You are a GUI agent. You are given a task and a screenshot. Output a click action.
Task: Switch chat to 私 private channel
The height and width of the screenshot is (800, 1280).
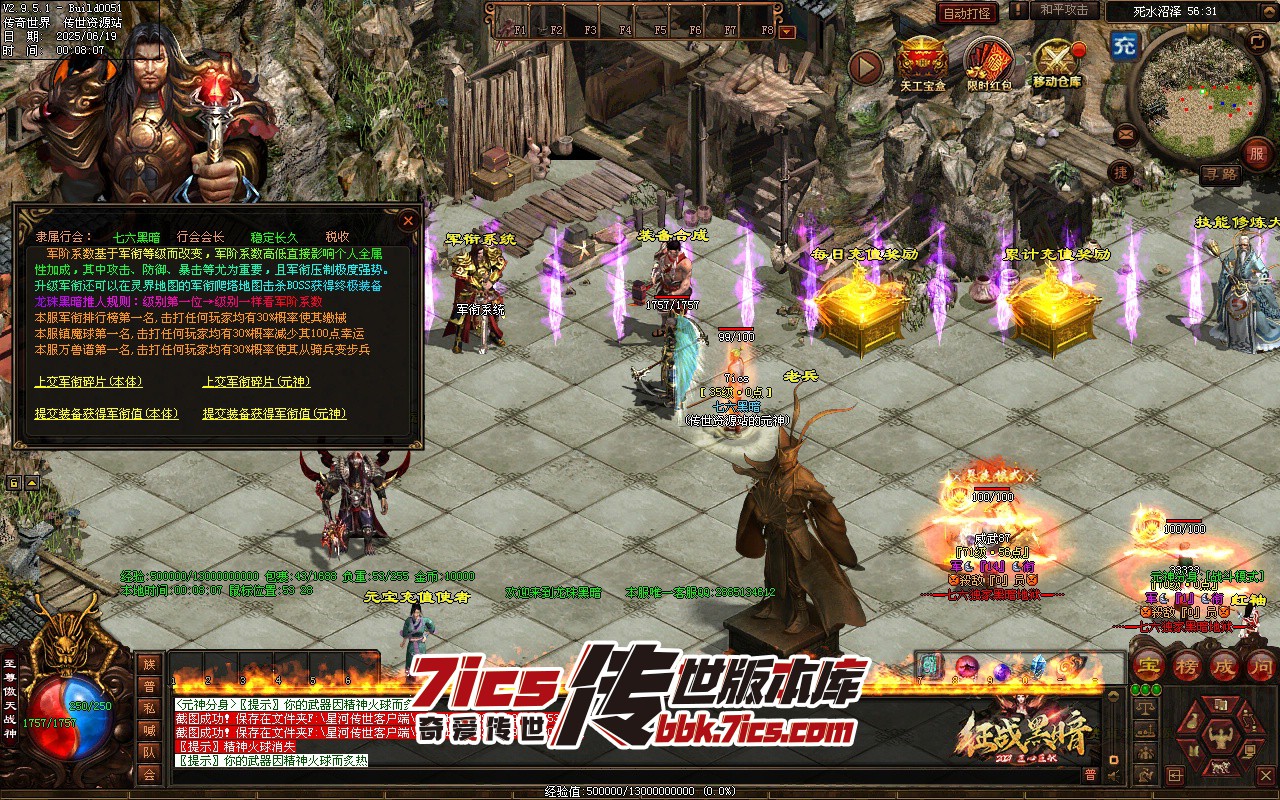pos(149,709)
